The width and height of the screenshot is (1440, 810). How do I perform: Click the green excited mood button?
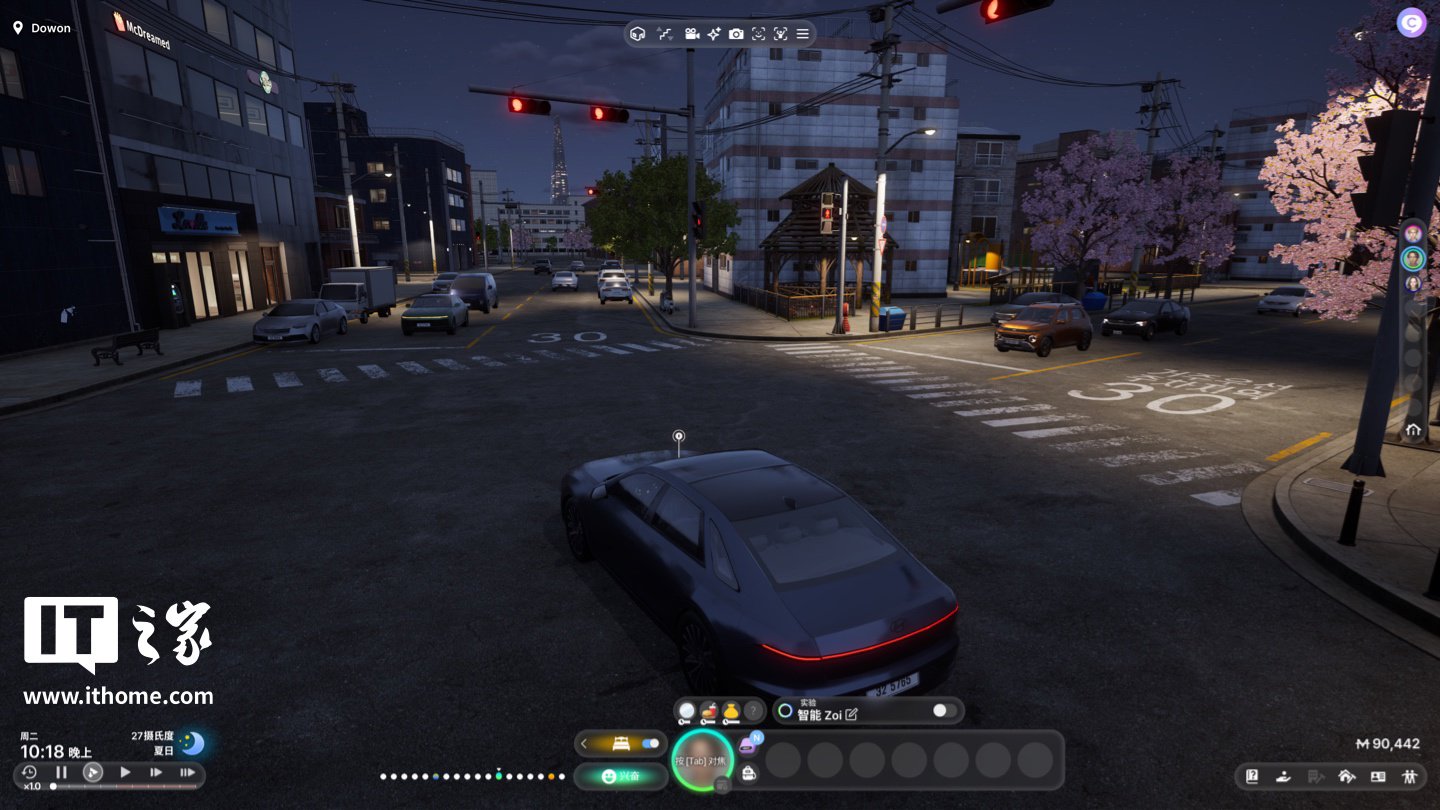pyautogui.click(x=621, y=776)
